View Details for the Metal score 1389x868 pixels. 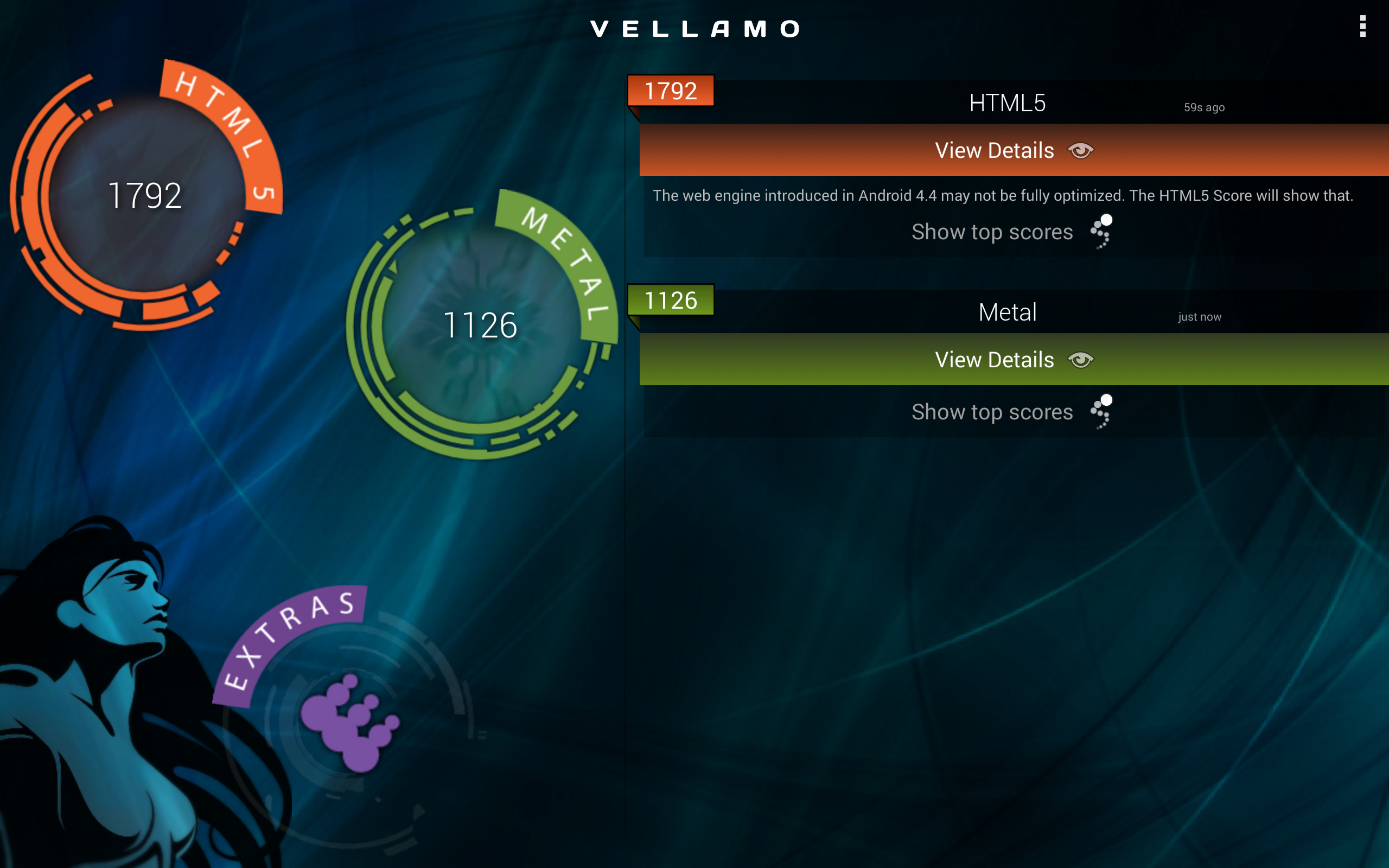[x=1013, y=360]
